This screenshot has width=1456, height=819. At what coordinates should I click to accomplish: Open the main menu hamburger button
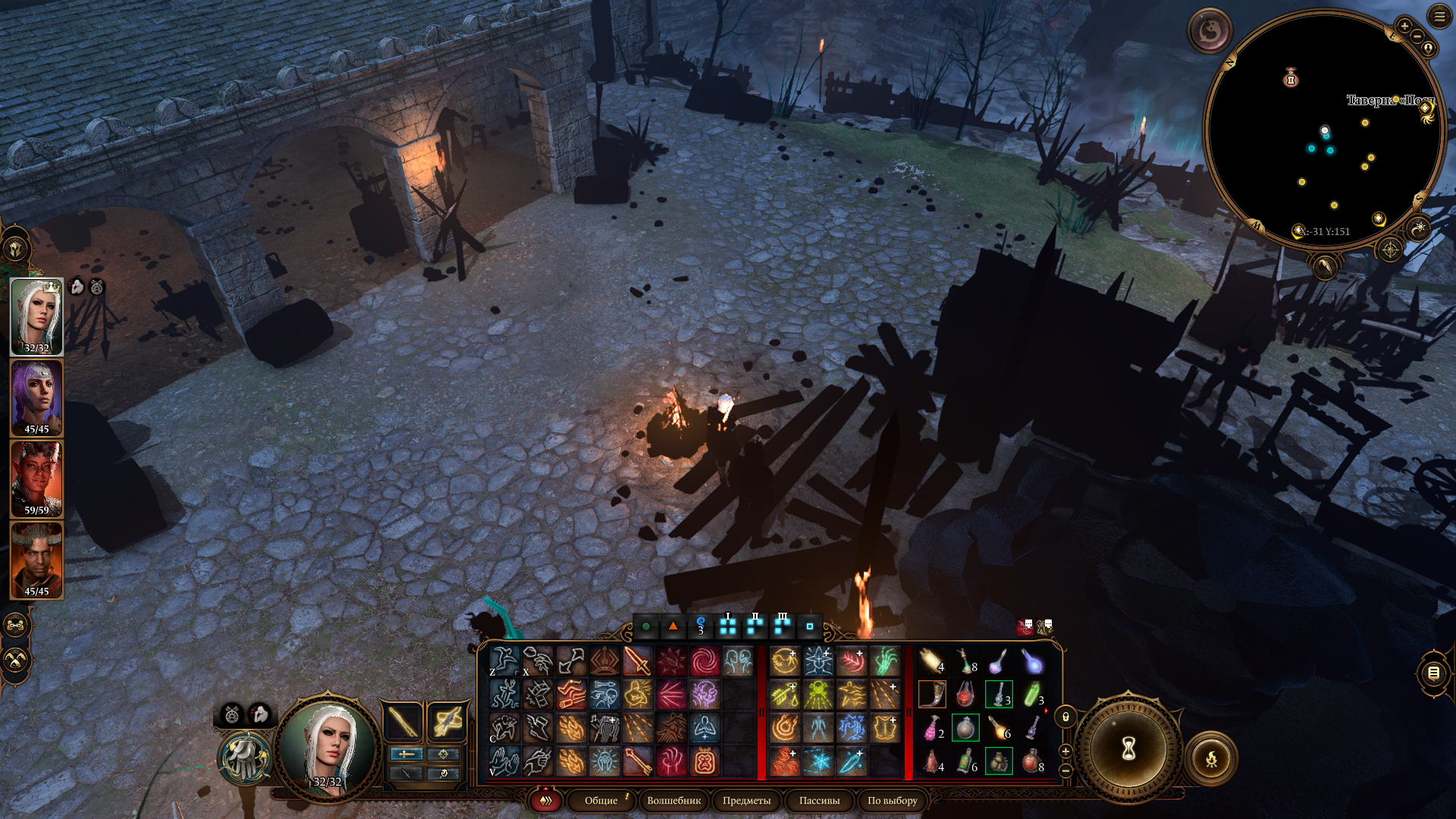(1439, 16)
